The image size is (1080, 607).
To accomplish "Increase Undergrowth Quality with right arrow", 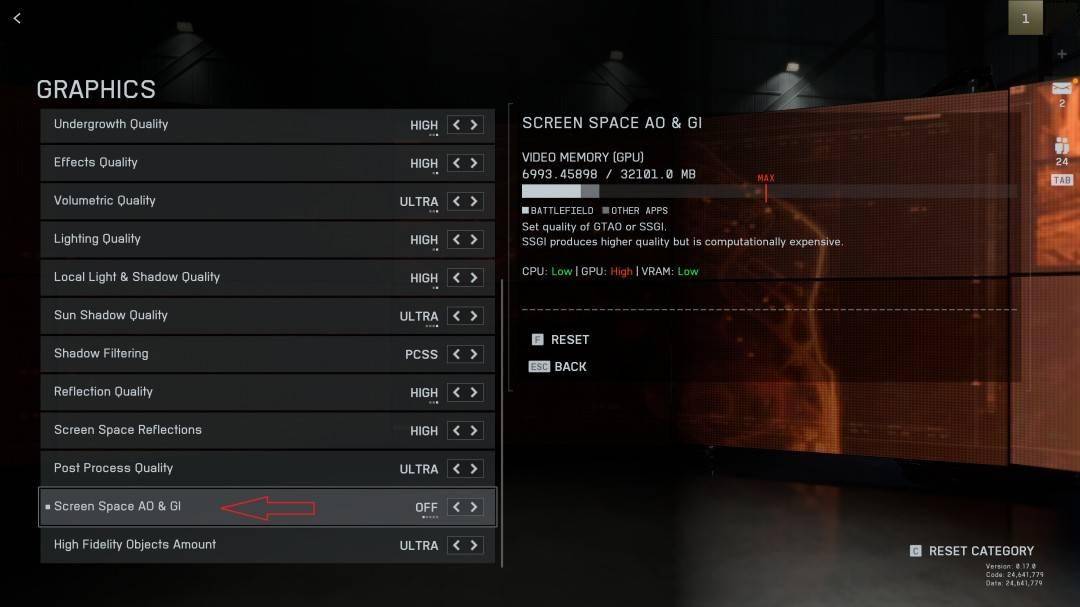I will point(474,125).
